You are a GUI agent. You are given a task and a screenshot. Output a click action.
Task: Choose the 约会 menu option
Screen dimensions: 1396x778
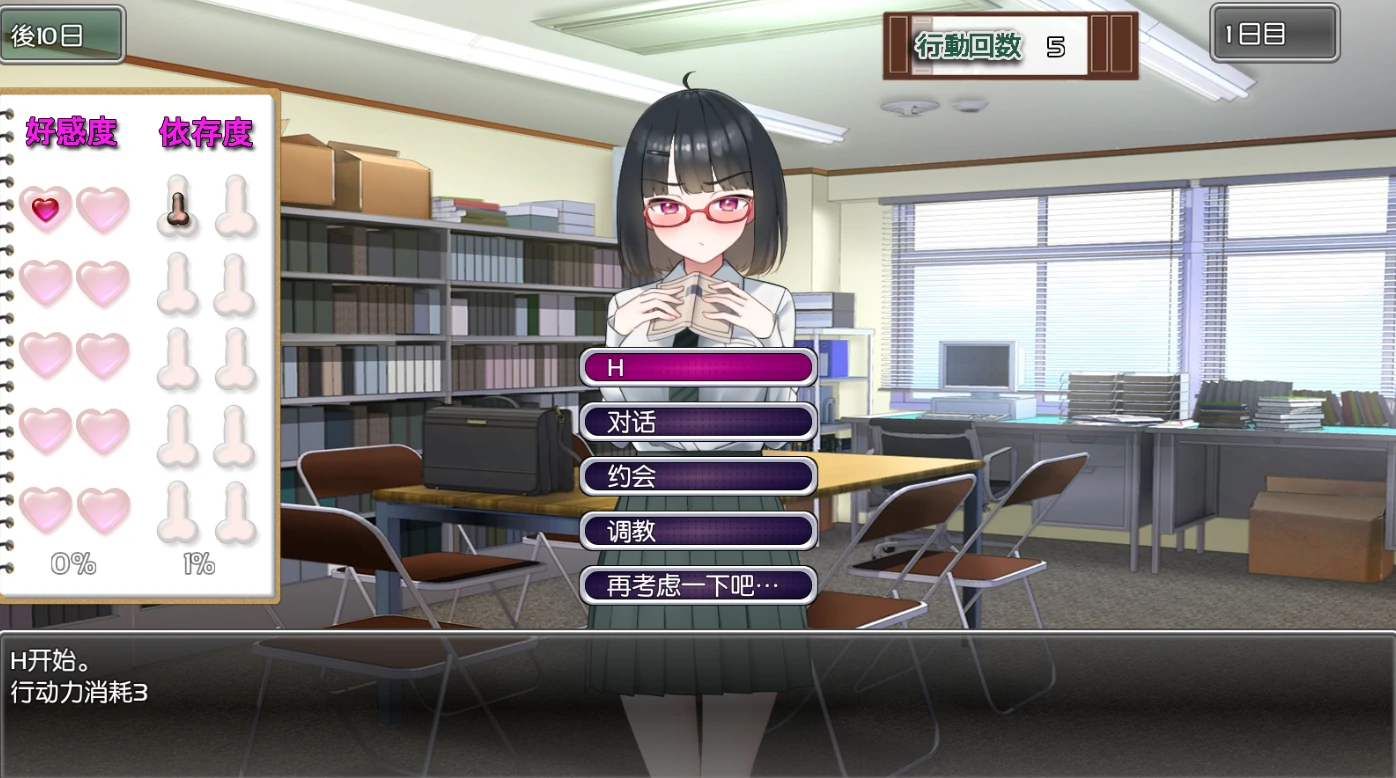click(698, 477)
